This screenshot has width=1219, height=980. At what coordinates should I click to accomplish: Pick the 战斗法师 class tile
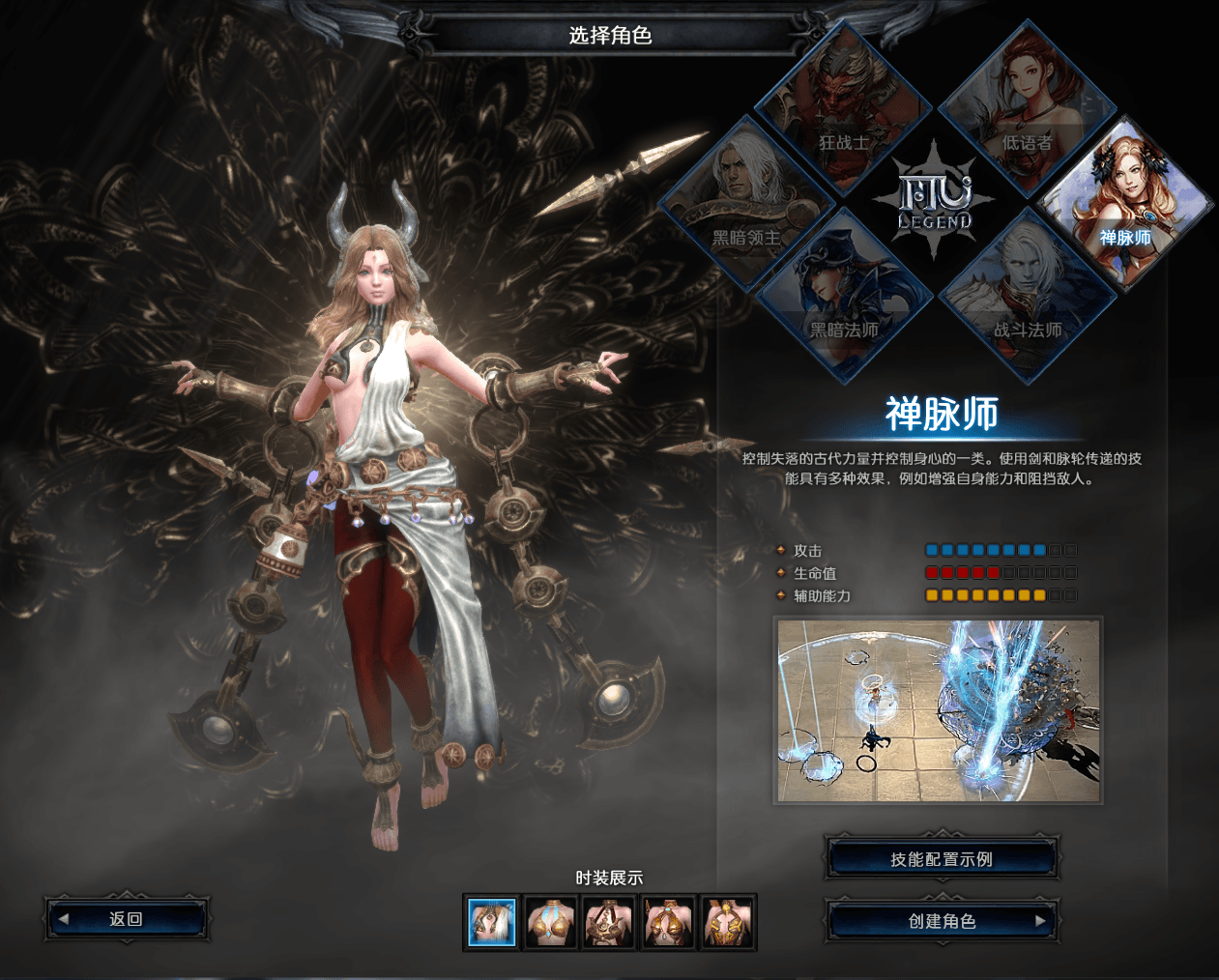coord(1027,298)
